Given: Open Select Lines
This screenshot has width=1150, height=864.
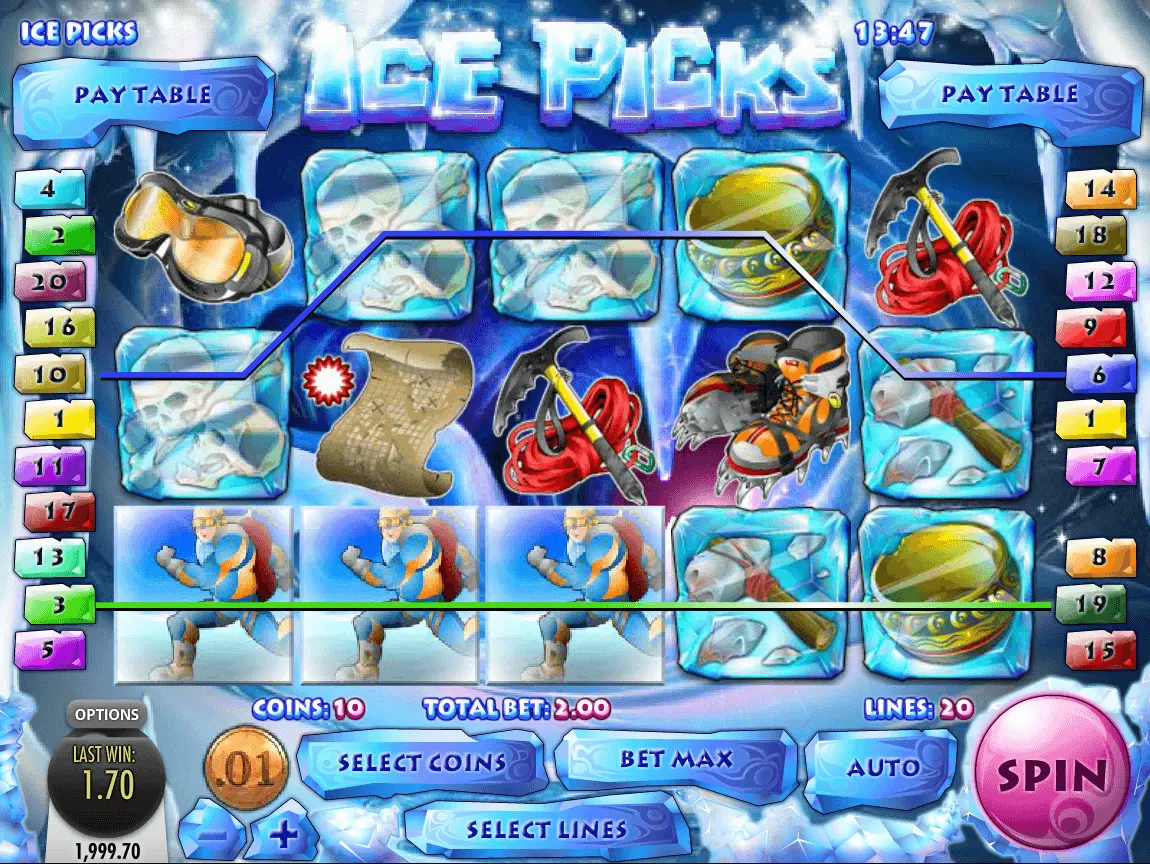Looking at the screenshot, I should [546, 829].
